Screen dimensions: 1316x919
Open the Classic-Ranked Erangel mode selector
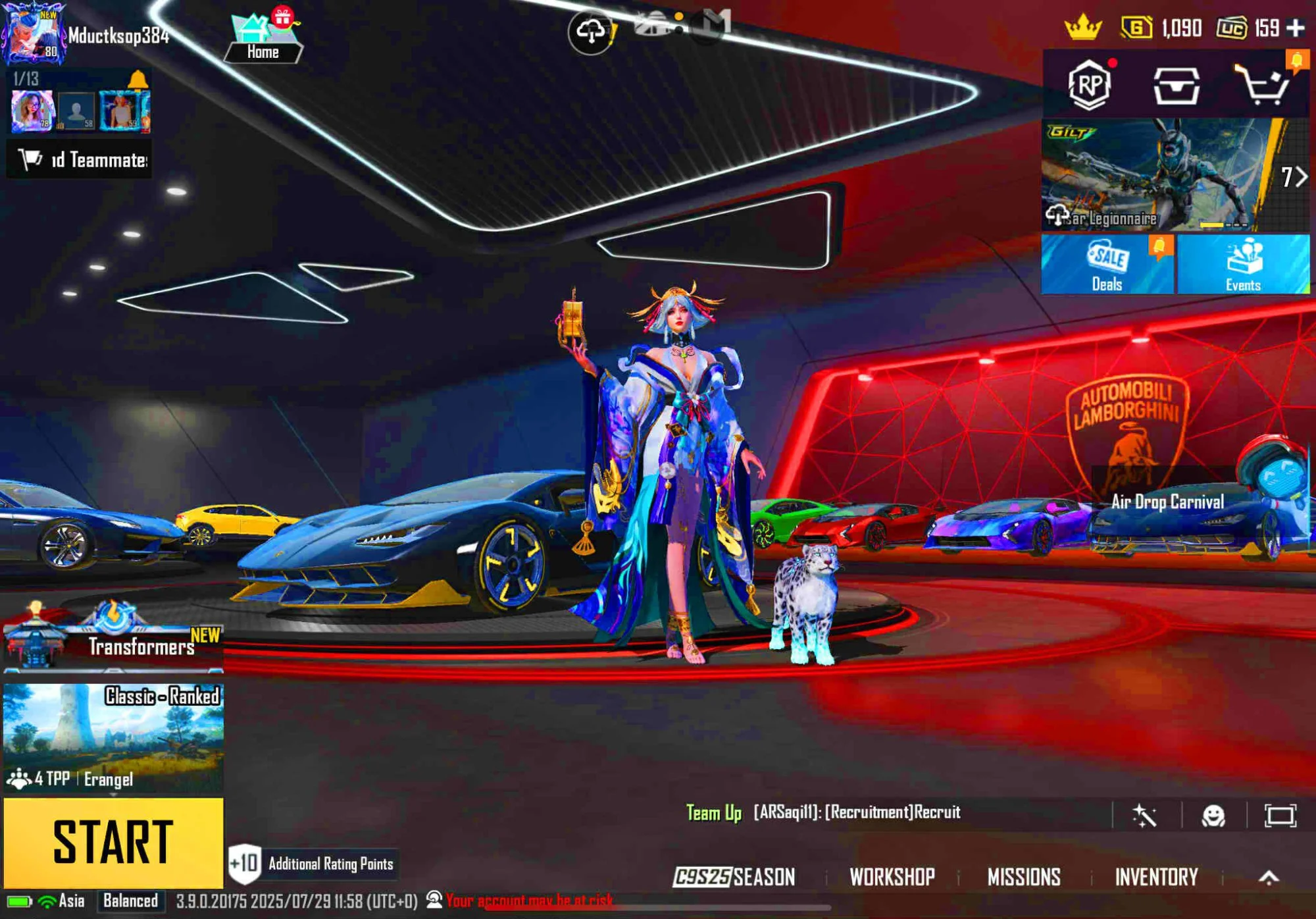[x=113, y=737]
